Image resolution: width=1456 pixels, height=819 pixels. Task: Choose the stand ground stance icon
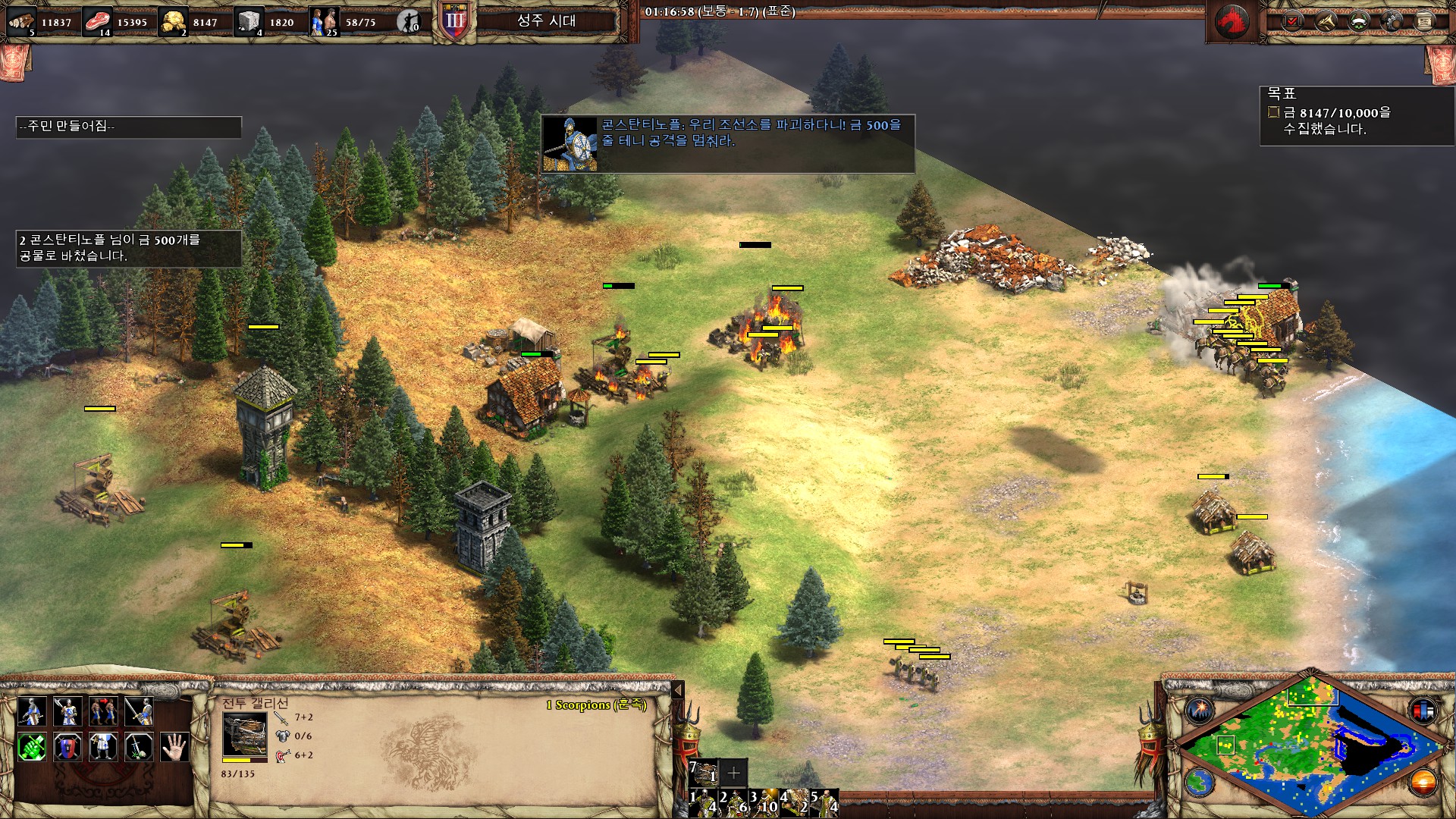[x=103, y=747]
